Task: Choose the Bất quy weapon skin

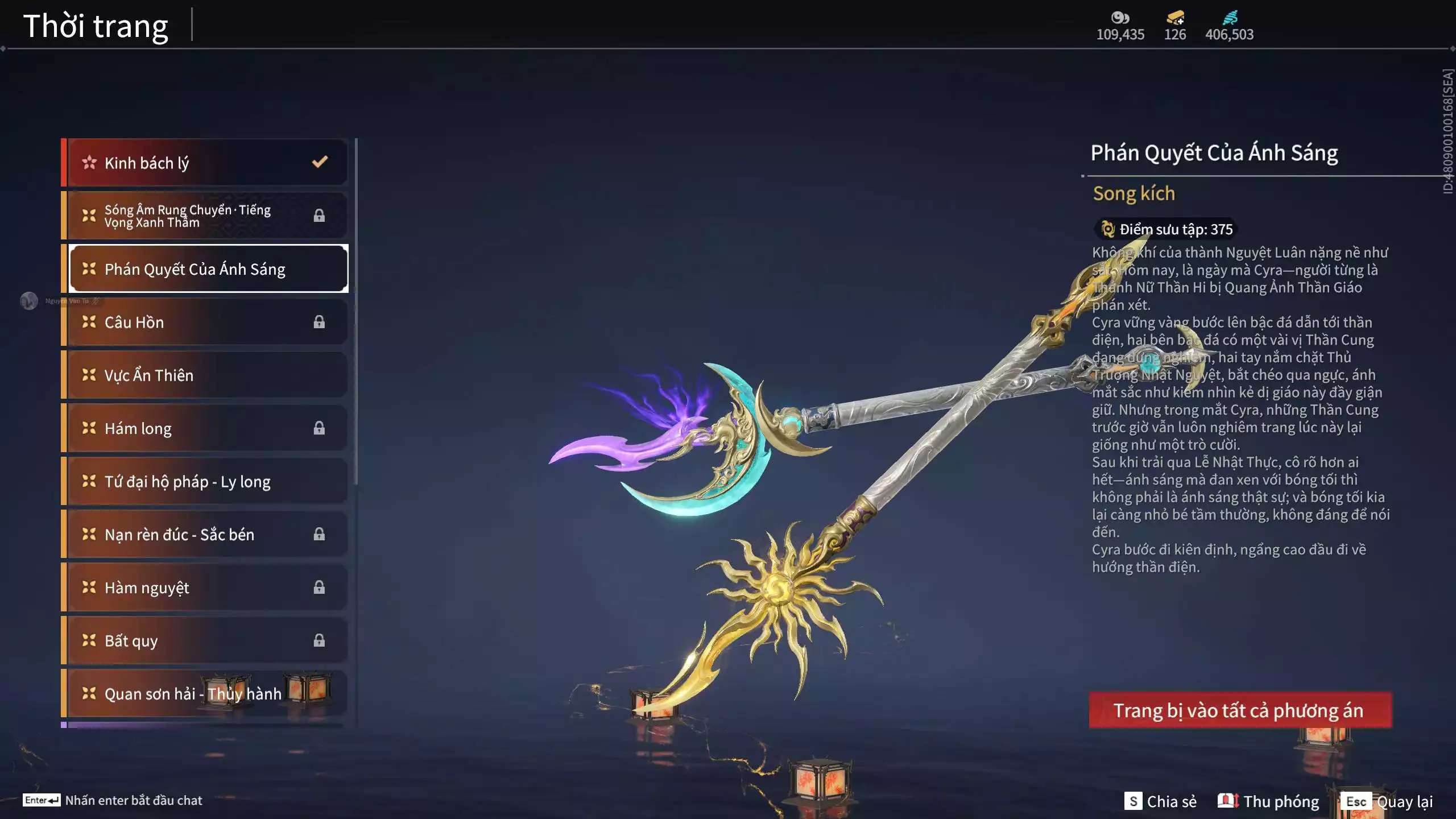Action: coord(205,640)
